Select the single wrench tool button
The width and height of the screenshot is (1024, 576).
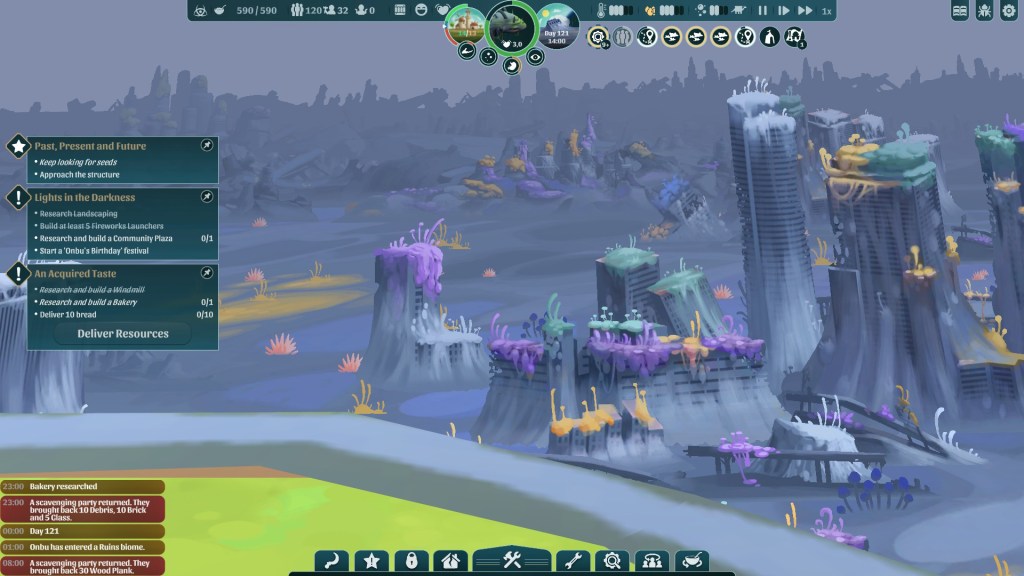tap(570, 560)
